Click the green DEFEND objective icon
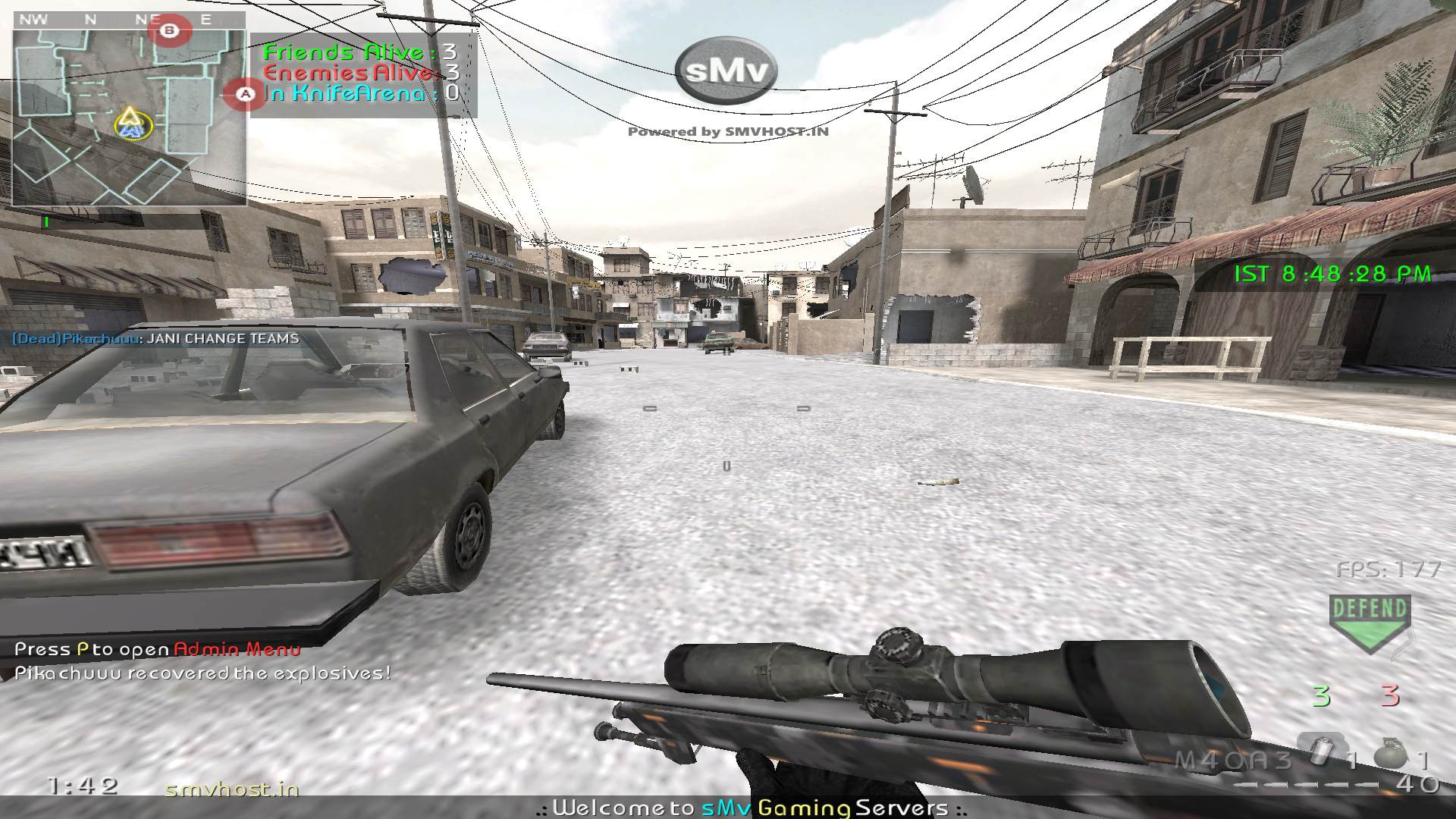 (x=1370, y=622)
